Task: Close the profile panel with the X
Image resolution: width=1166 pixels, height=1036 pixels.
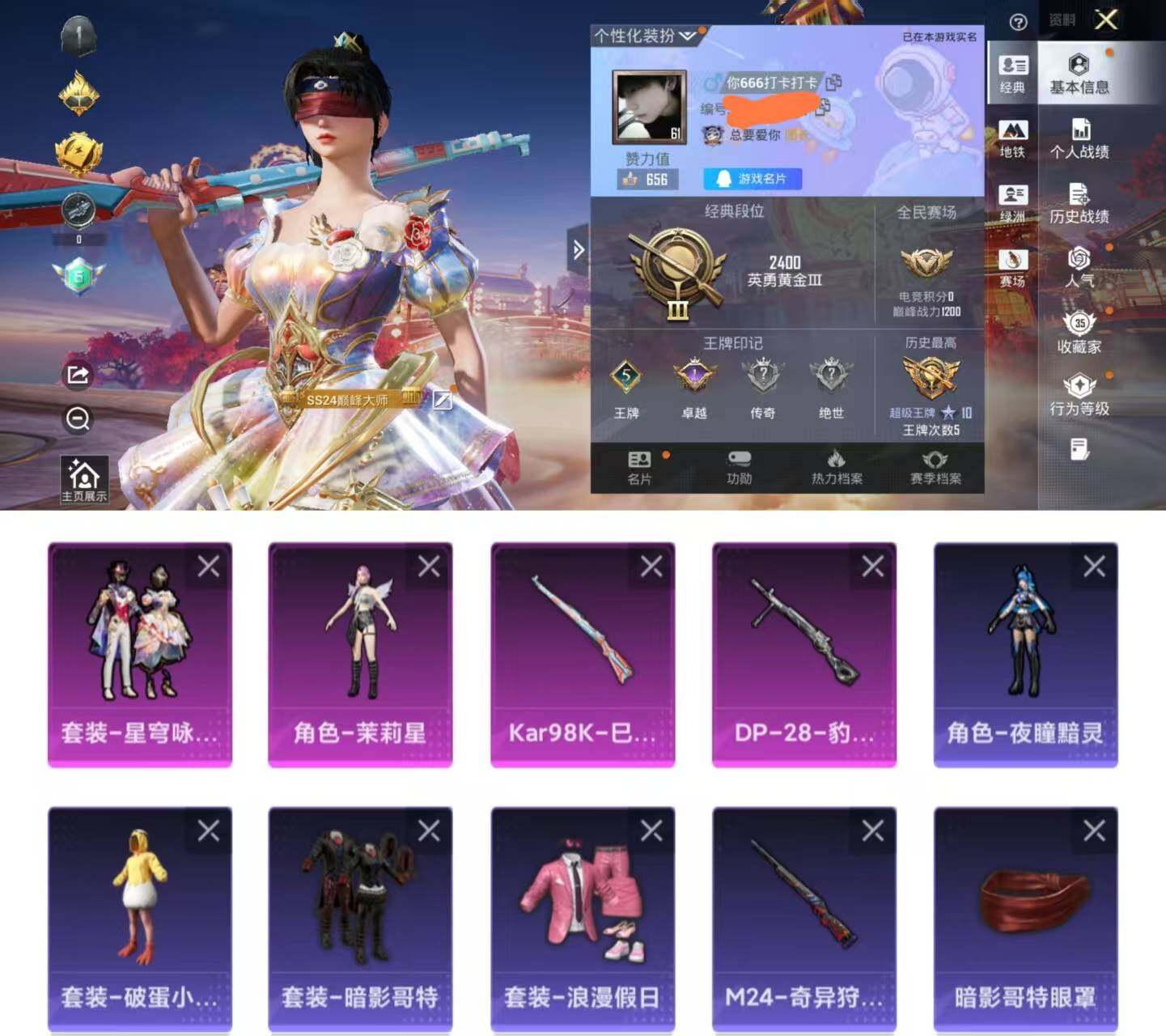Action: pyautogui.click(x=1106, y=19)
